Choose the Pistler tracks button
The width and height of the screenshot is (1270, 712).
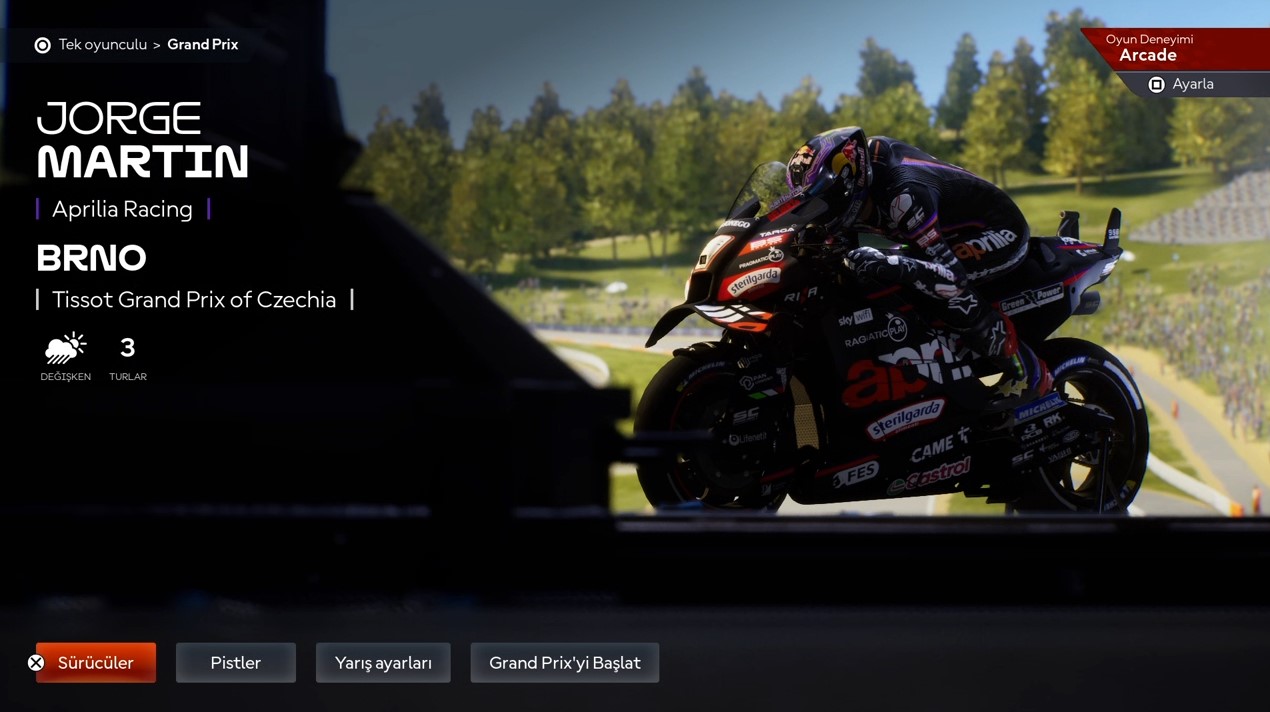236,663
